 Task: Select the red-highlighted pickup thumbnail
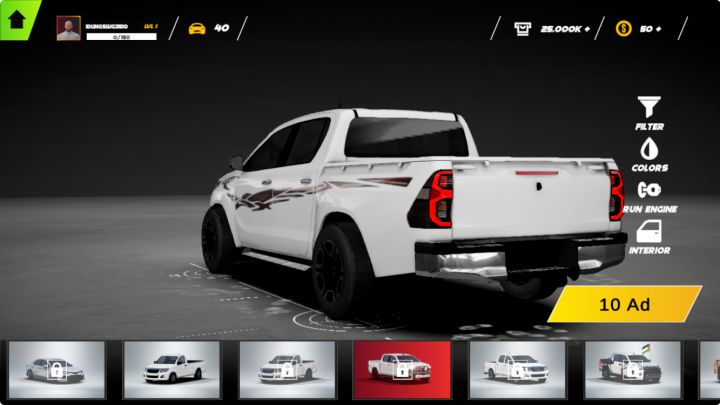pos(401,369)
